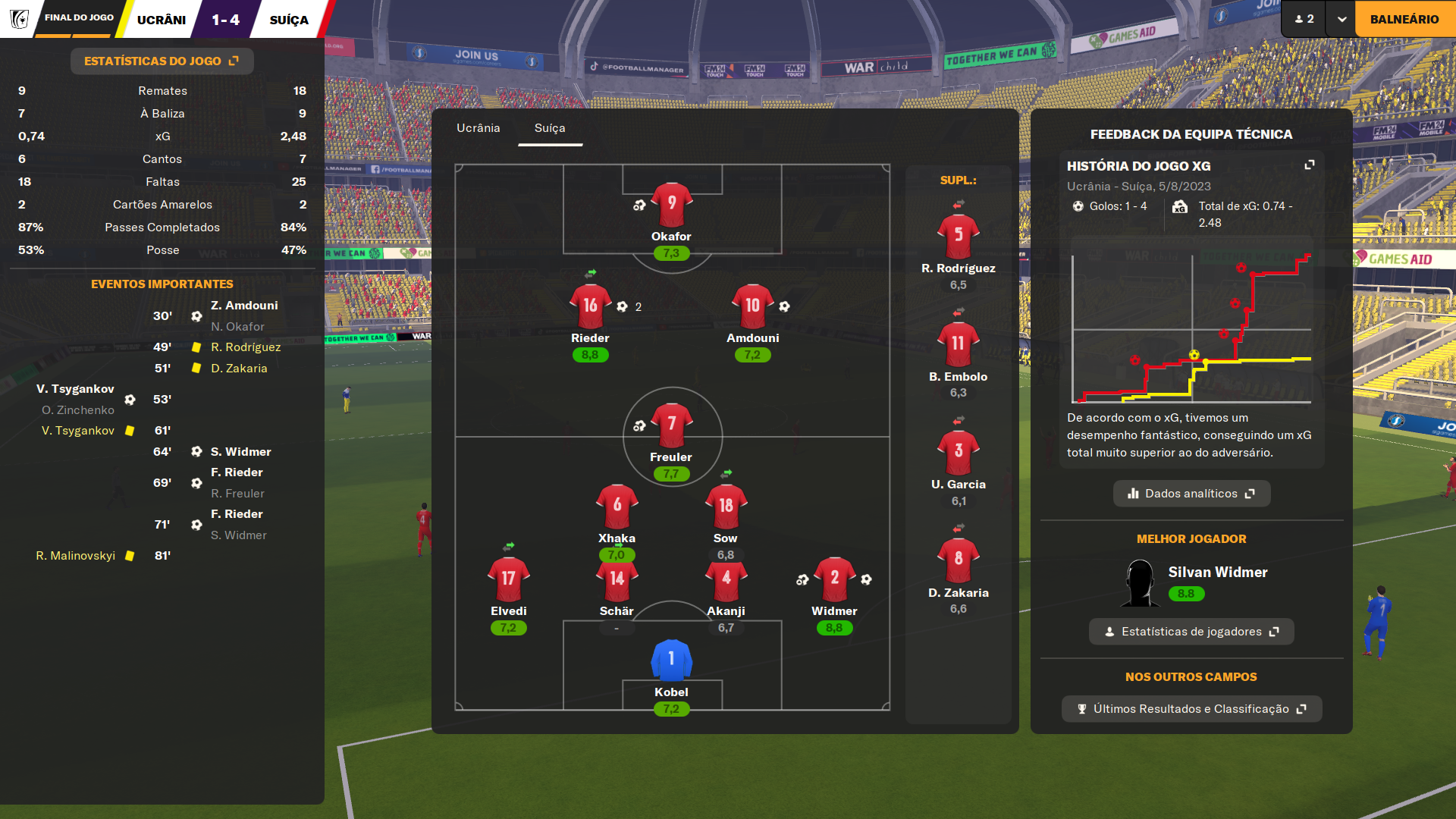This screenshot has height=819, width=1456.
Task: Choose substitute D. Zakaria
Action: click(x=958, y=560)
